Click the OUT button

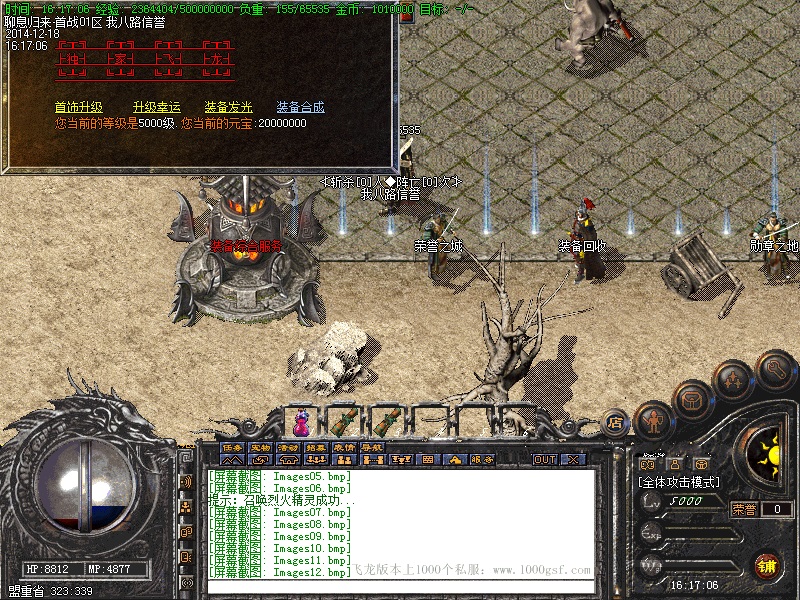tap(544, 460)
